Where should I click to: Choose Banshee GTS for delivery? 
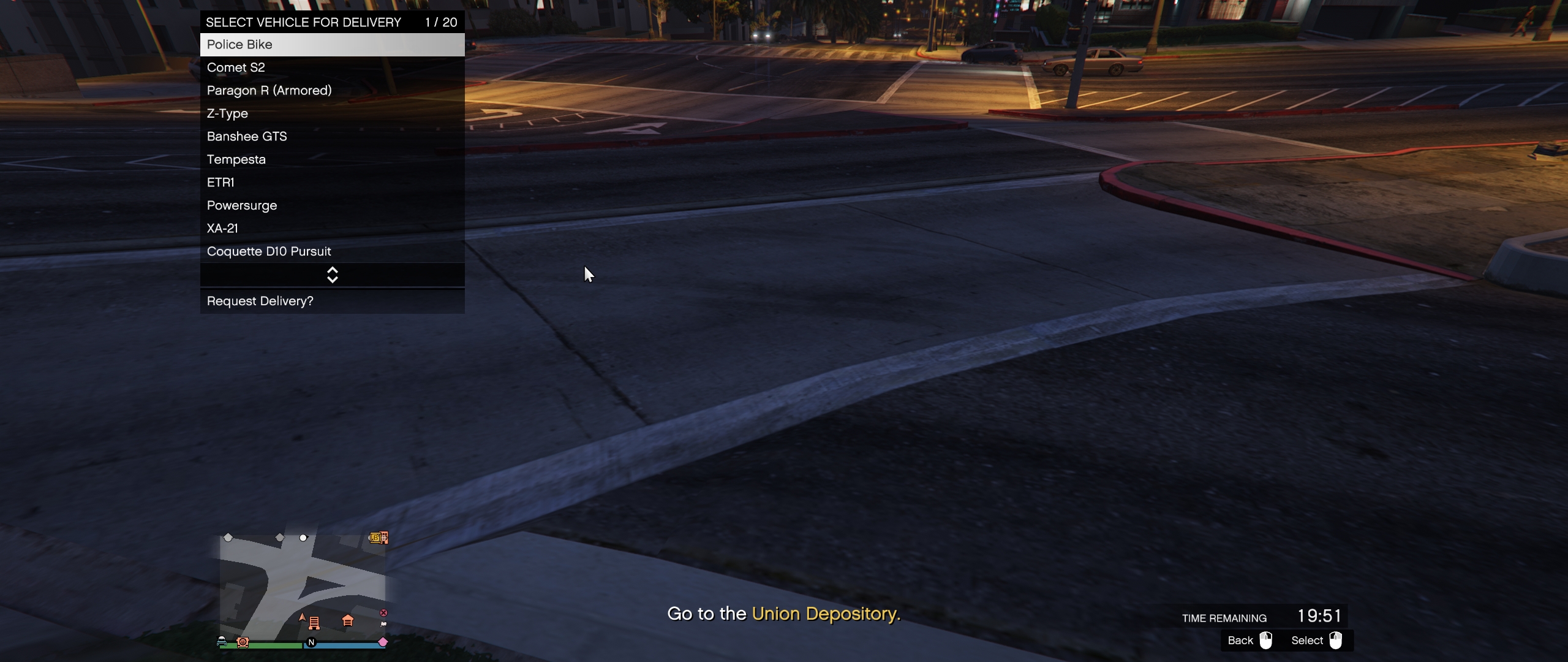coord(332,137)
